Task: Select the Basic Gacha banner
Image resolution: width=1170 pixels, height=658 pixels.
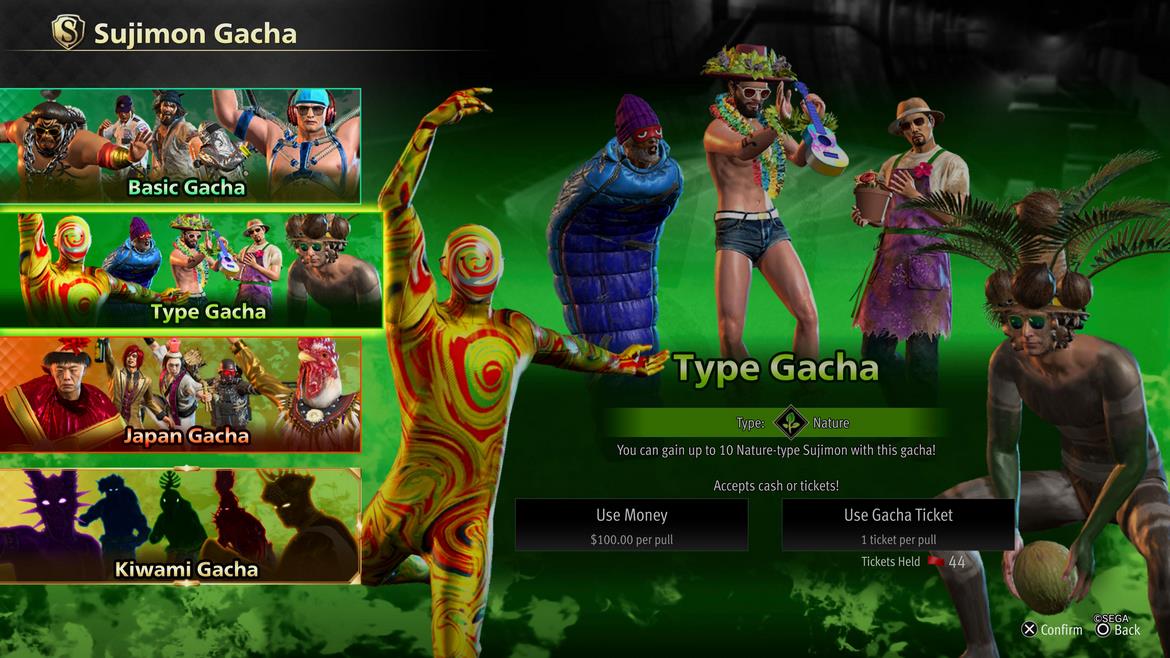Action: click(x=180, y=146)
